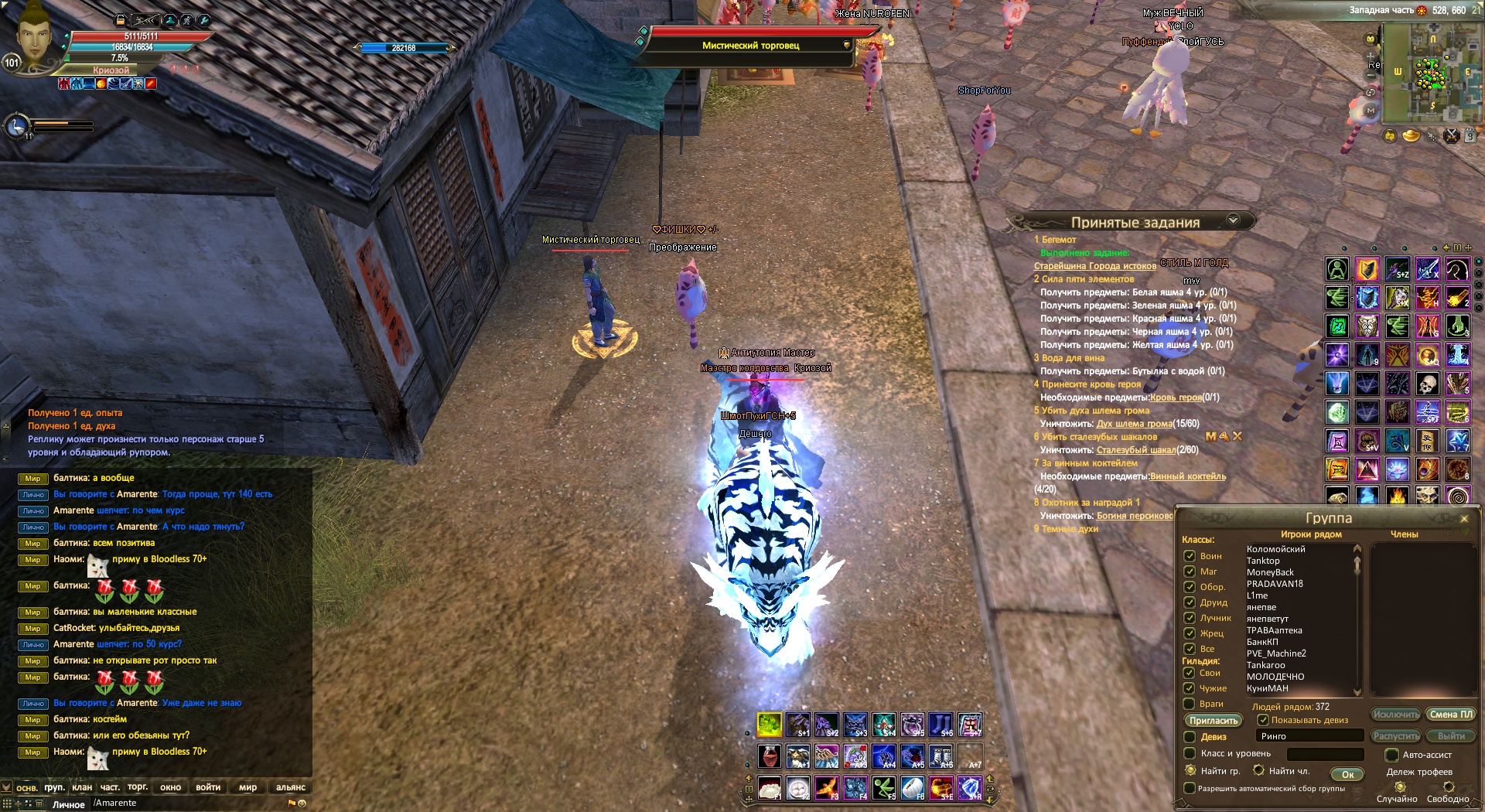Screen dimensions: 1485x812
Task: Enable the Авто-ассист checkbox
Action: pyautogui.click(x=1391, y=755)
